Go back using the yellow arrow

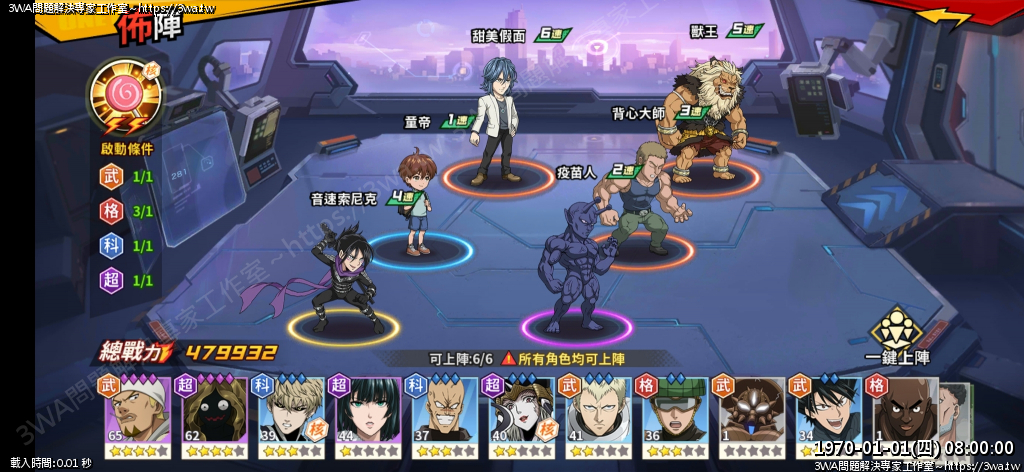pyautogui.click(x=943, y=17)
